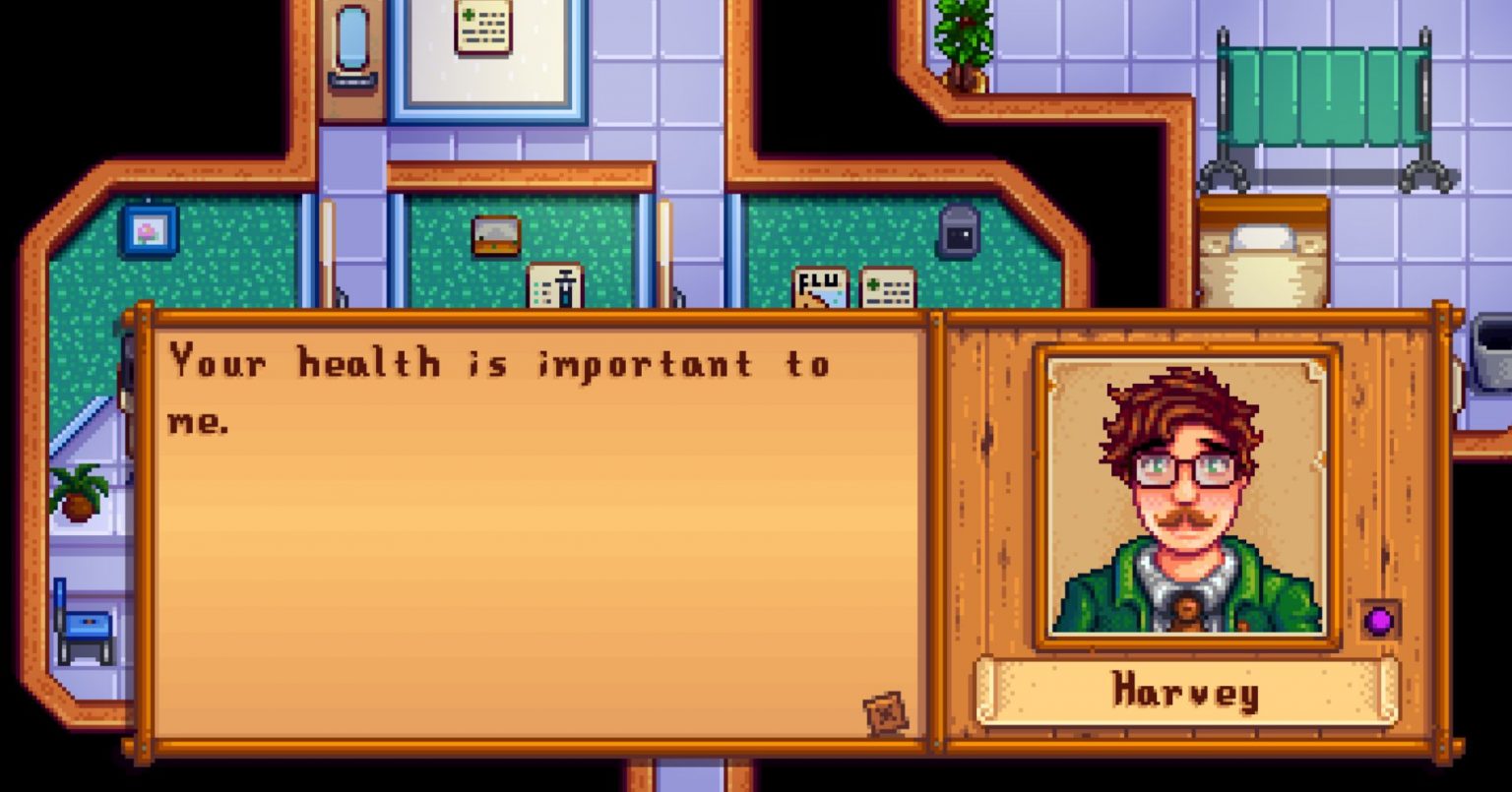Click the pink flower picture frame
The image size is (1512, 792).
pyautogui.click(x=148, y=234)
